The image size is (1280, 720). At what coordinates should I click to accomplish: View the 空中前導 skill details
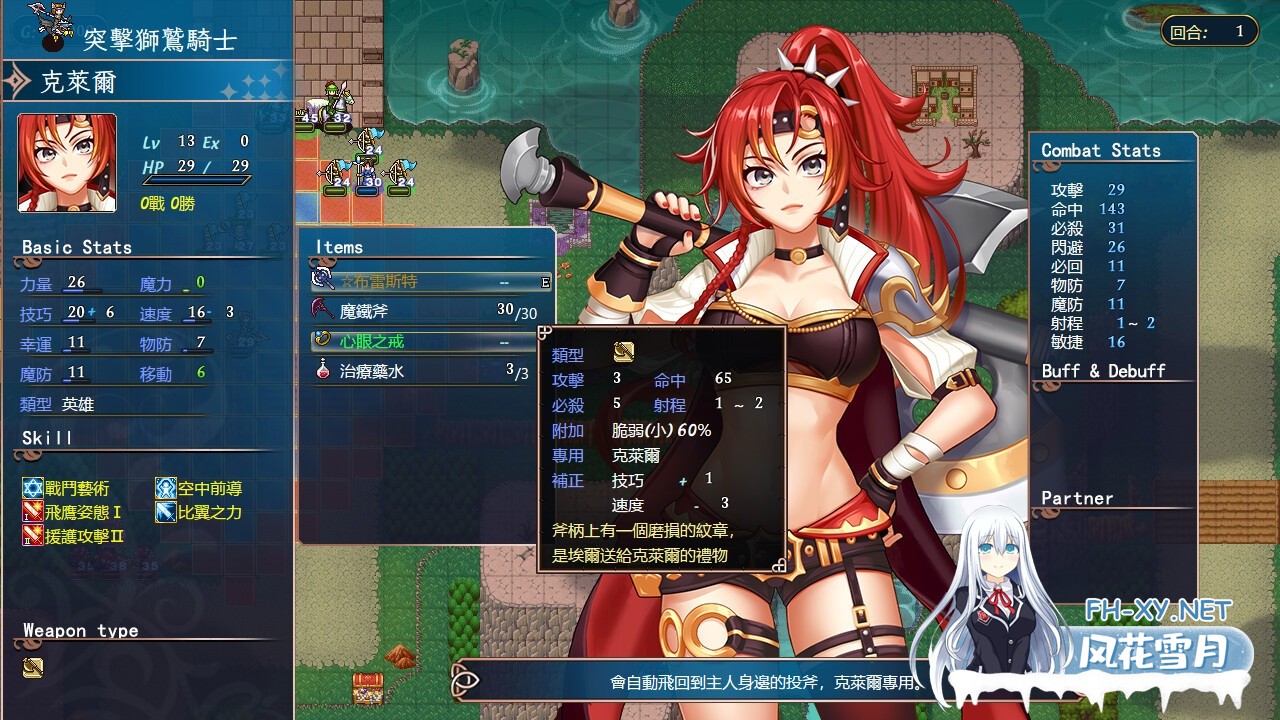200,489
